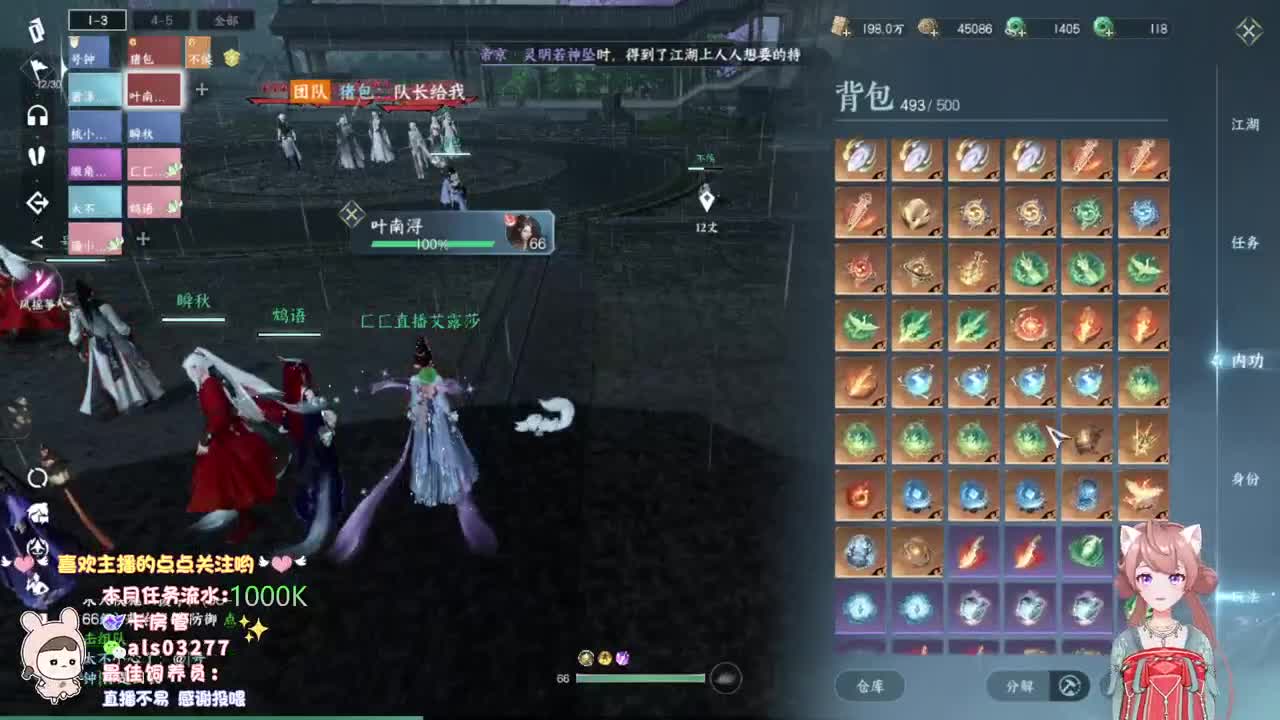1280x720 pixels.
Task: Click the plus icon next to 198.0万 gold
Action: tap(847, 31)
